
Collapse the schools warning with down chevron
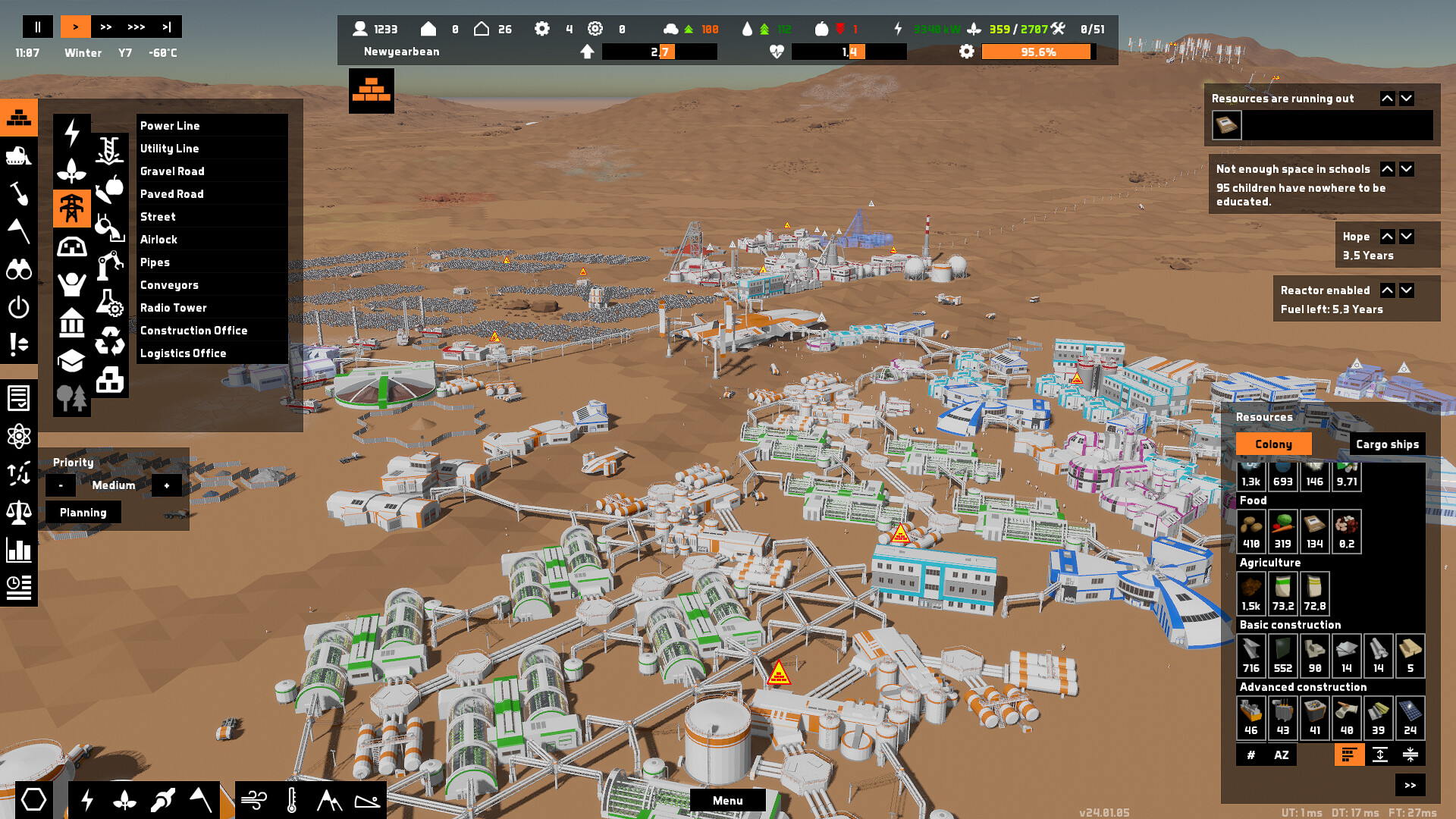coord(1407,169)
